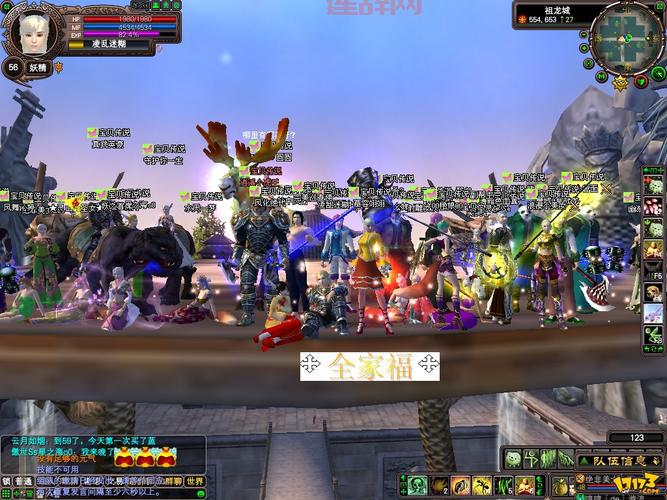This screenshot has height=500, width=667.
Task: Activate the green archer figure skill
Action: [533, 460]
